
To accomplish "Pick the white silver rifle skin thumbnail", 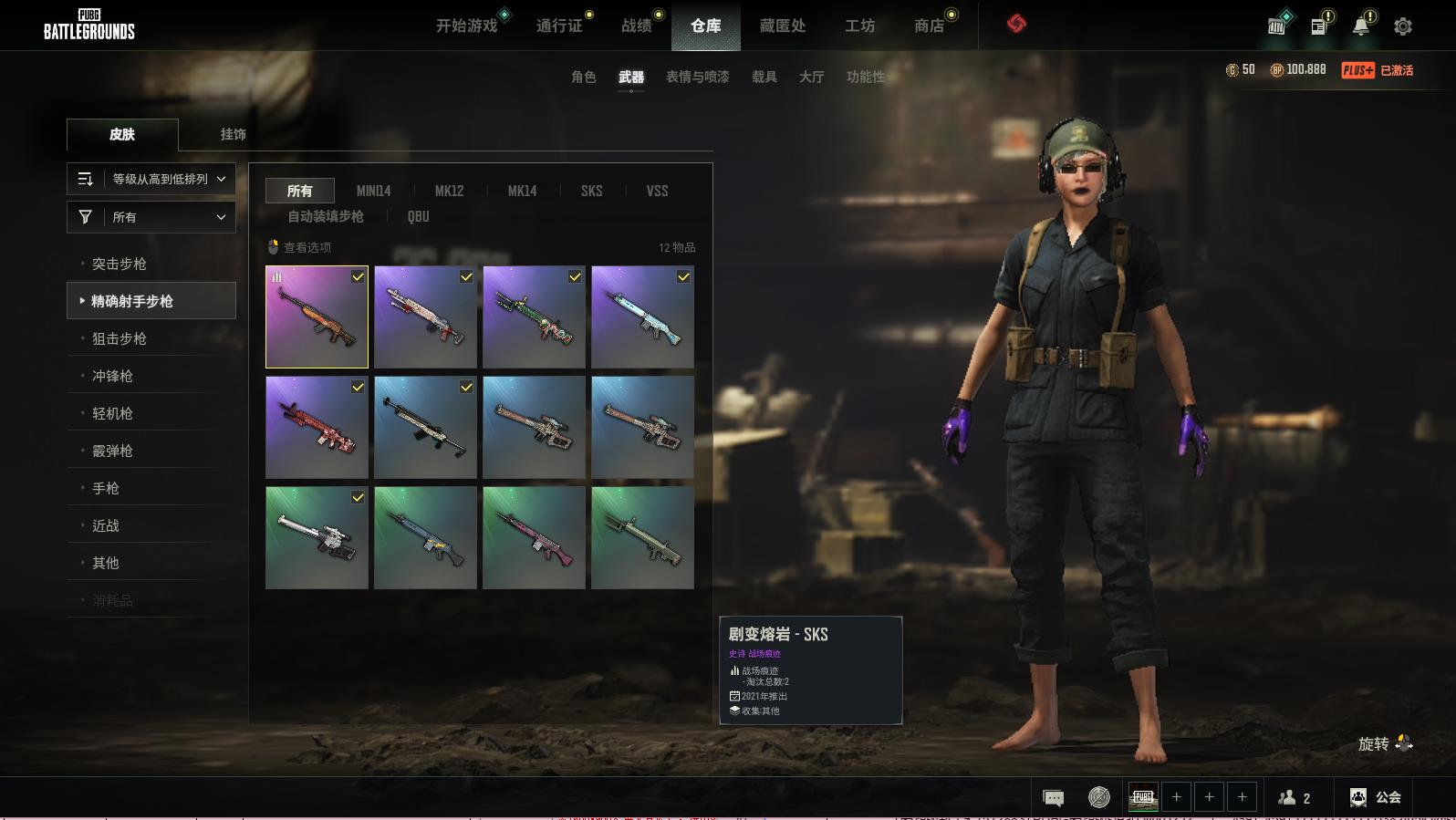I will pyautogui.click(x=317, y=537).
